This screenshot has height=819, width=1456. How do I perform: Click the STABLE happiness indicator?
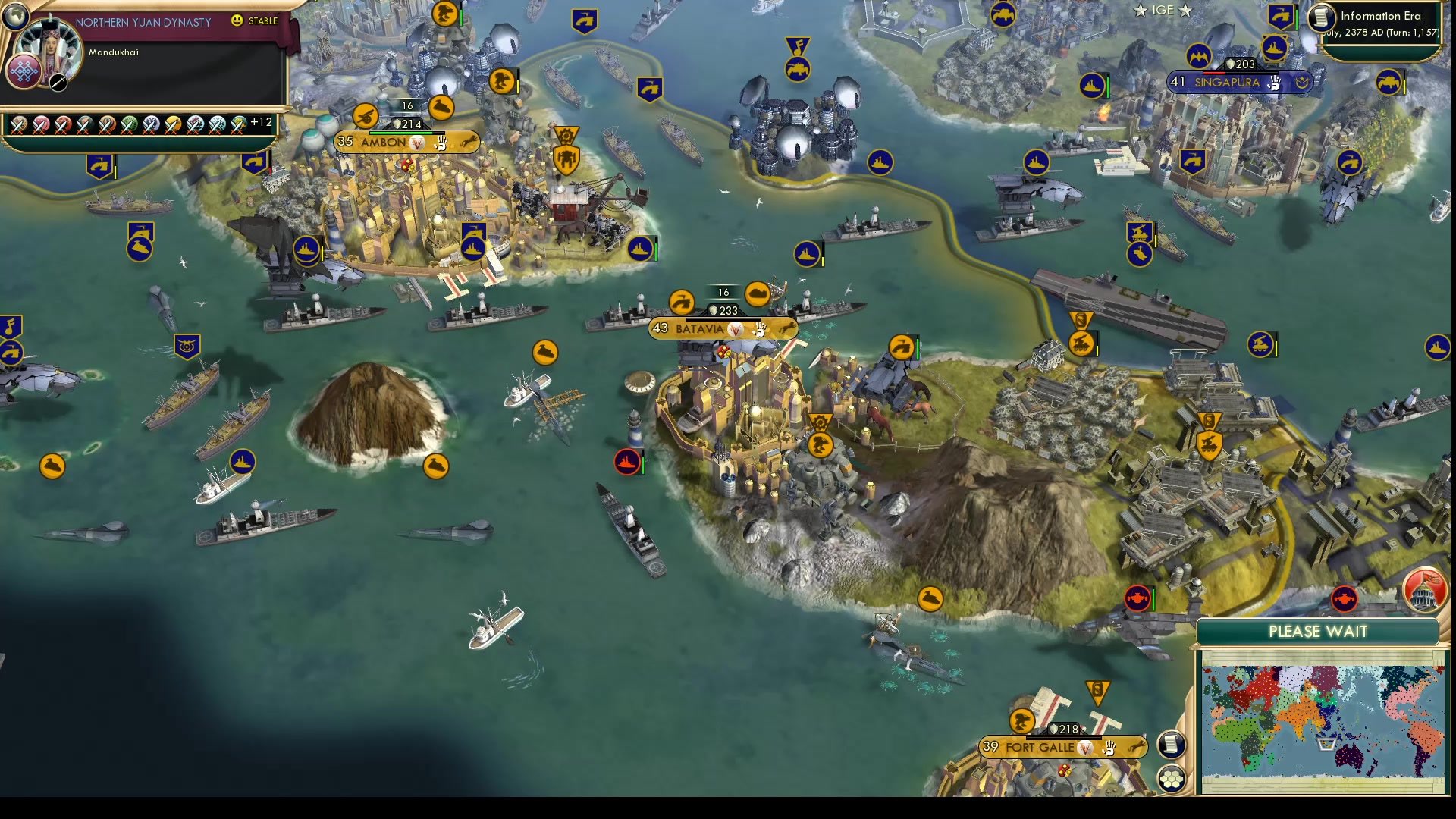click(256, 21)
